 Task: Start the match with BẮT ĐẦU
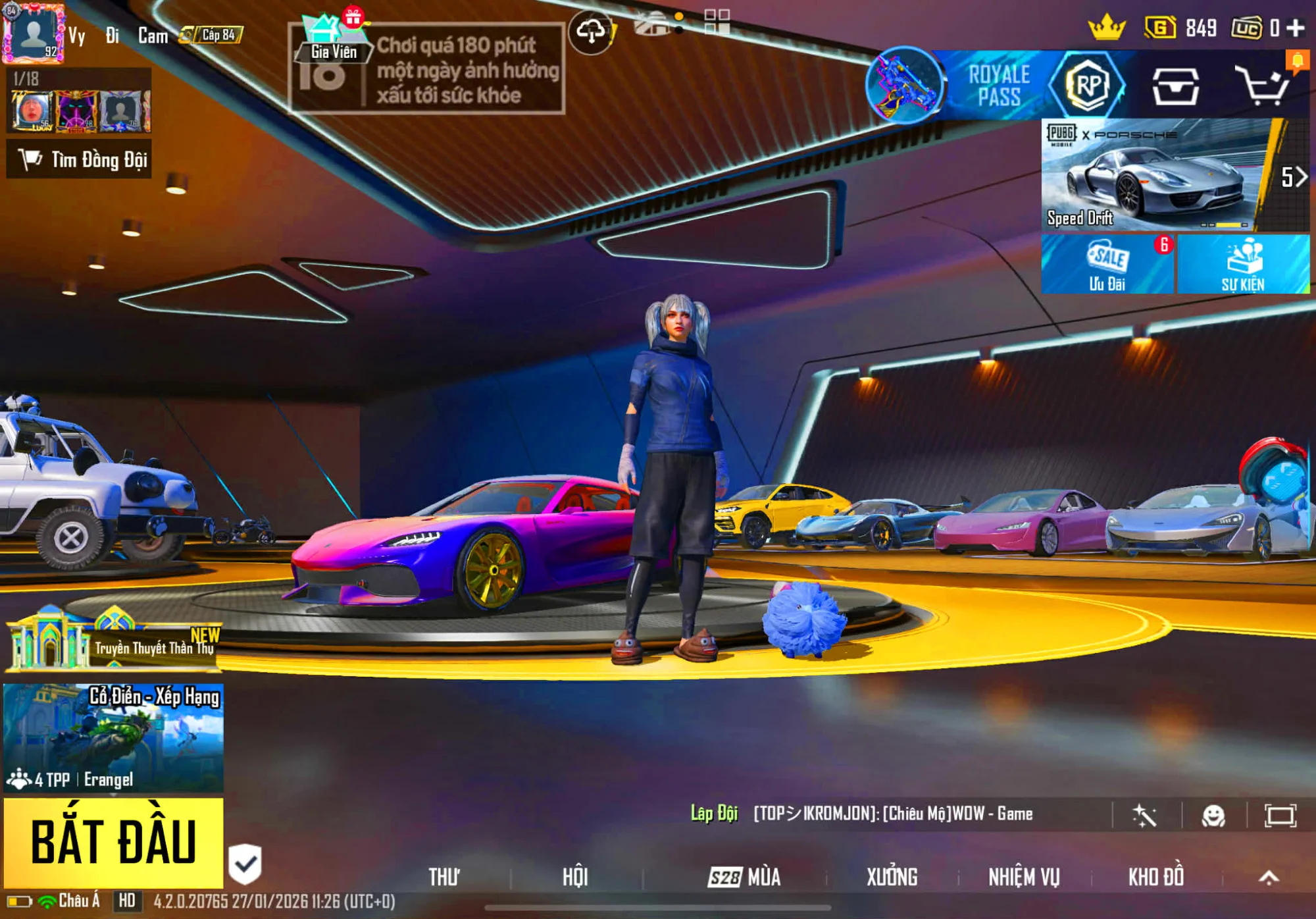[x=113, y=842]
